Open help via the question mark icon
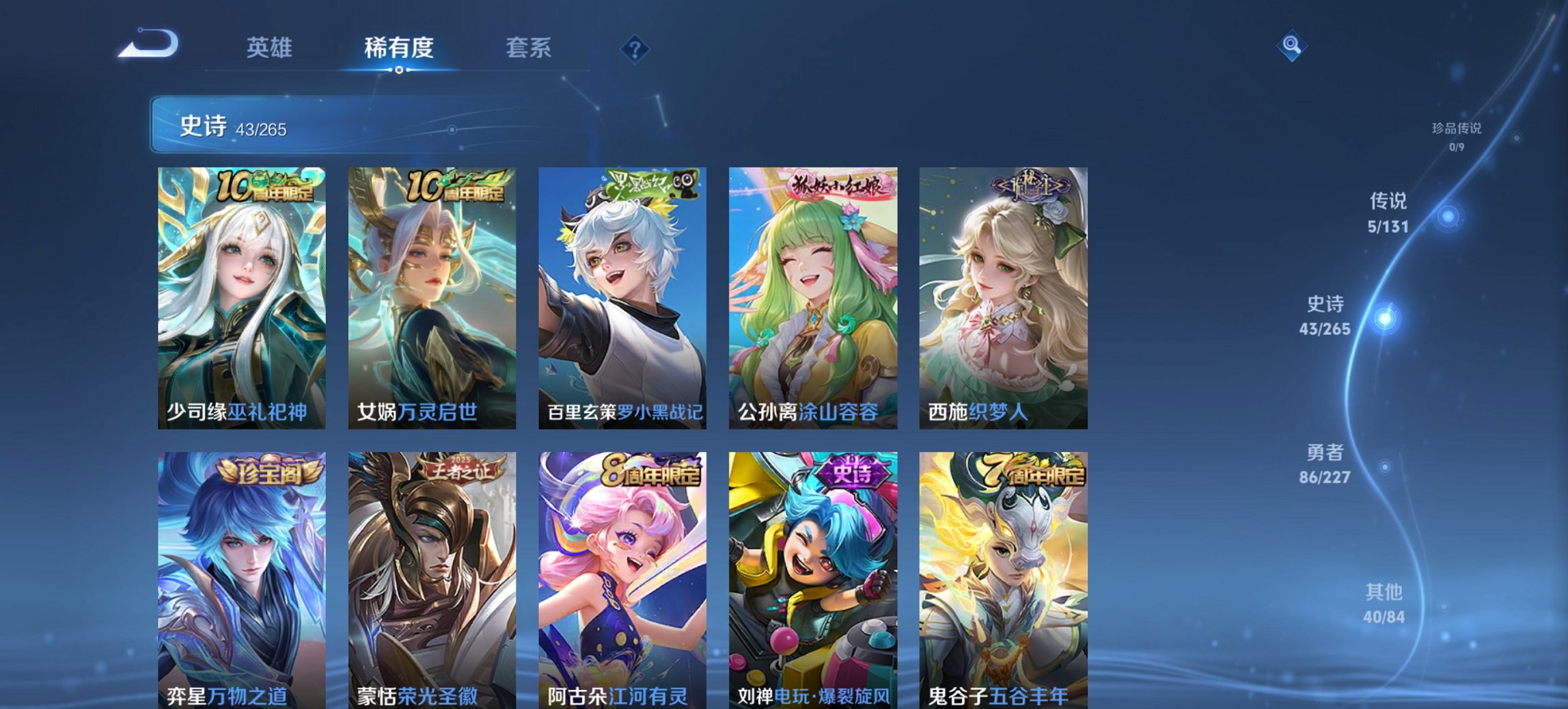The image size is (1568, 709). 634,48
